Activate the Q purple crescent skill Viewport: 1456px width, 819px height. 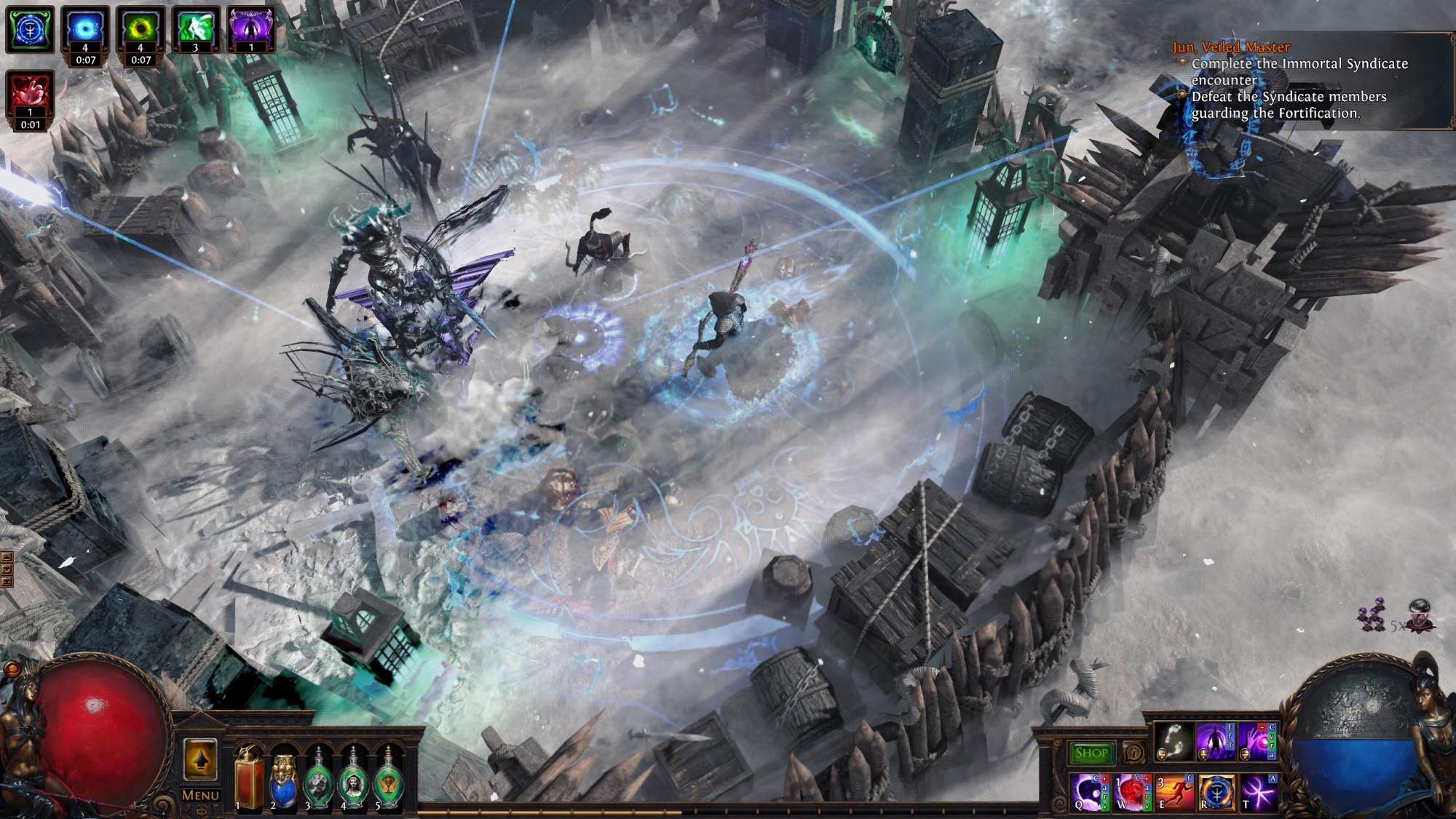tap(1090, 792)
